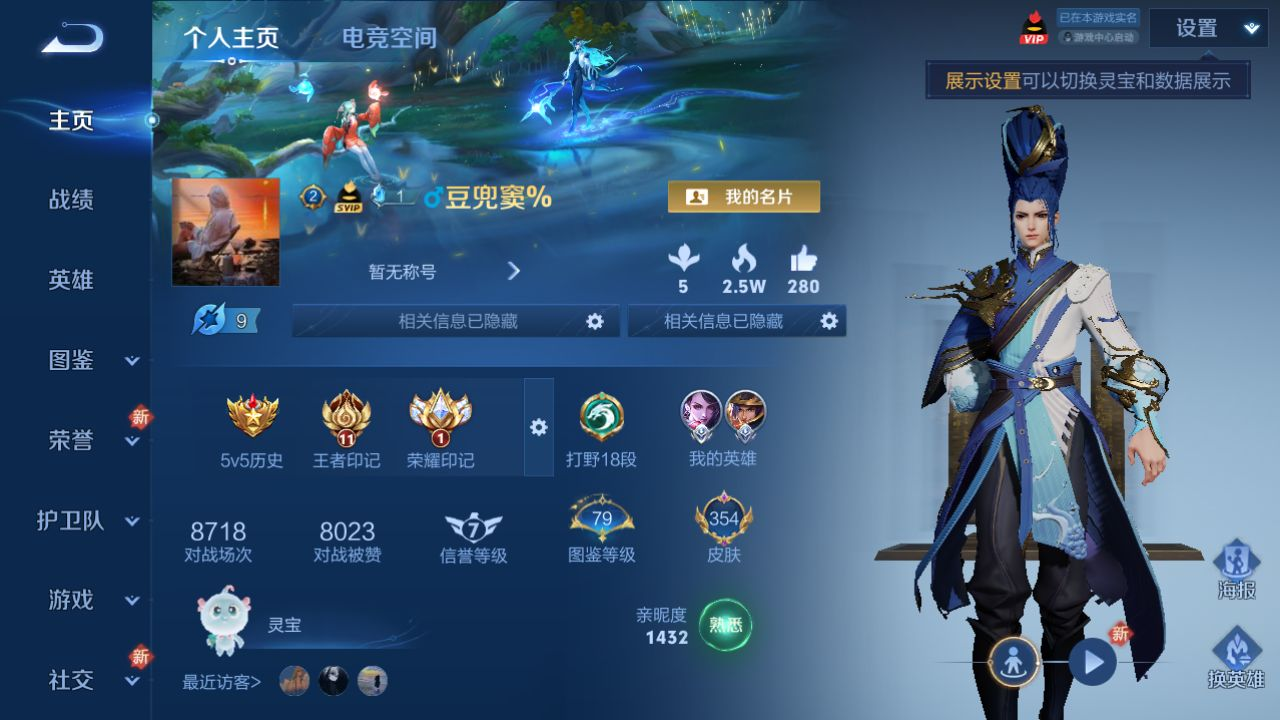Open 我的名片 card button
This screenshot has width=1280, height=720.
pyautogui.click(x=743, y=197)
